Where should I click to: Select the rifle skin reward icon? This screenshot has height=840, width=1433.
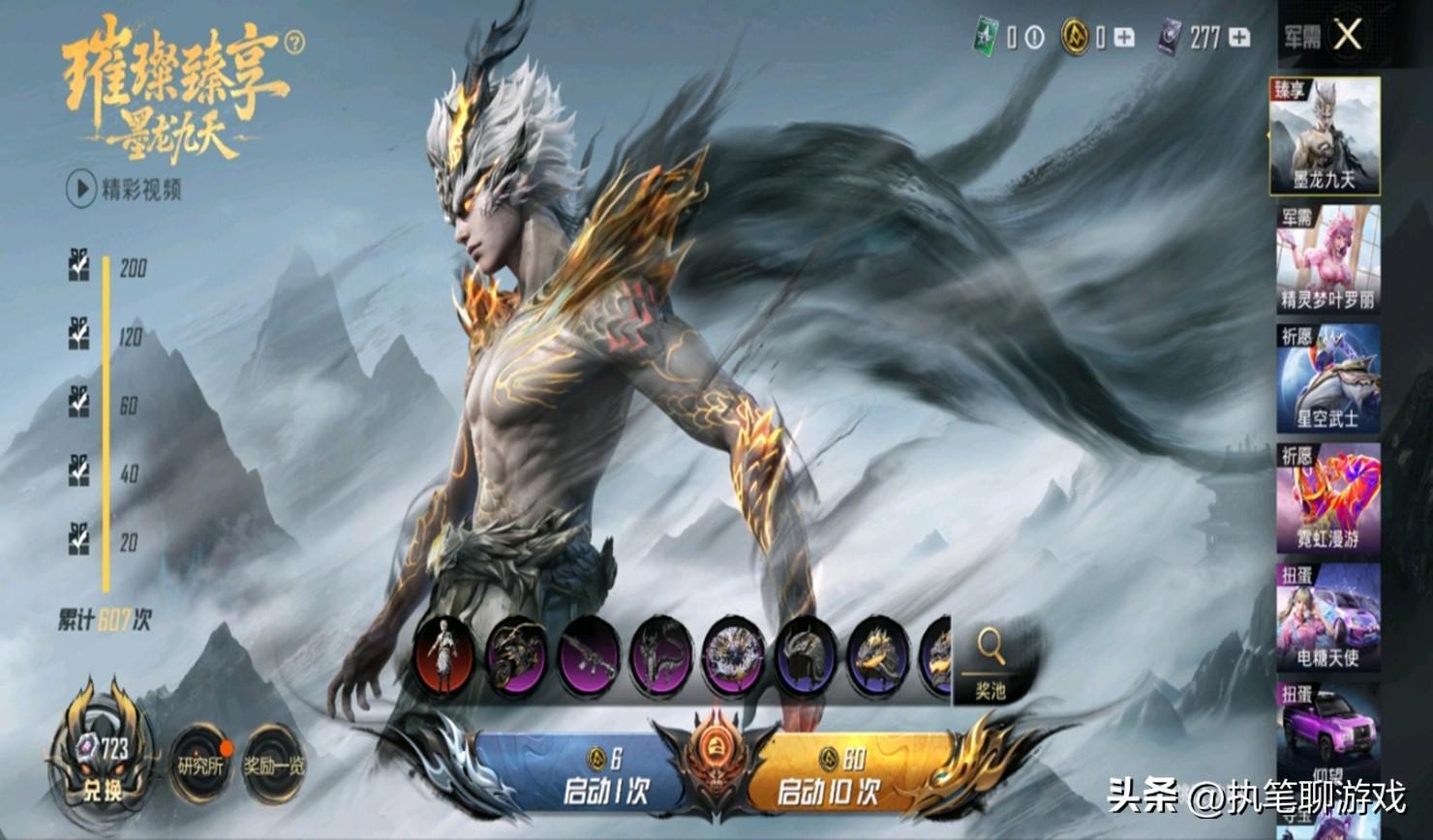588,656
